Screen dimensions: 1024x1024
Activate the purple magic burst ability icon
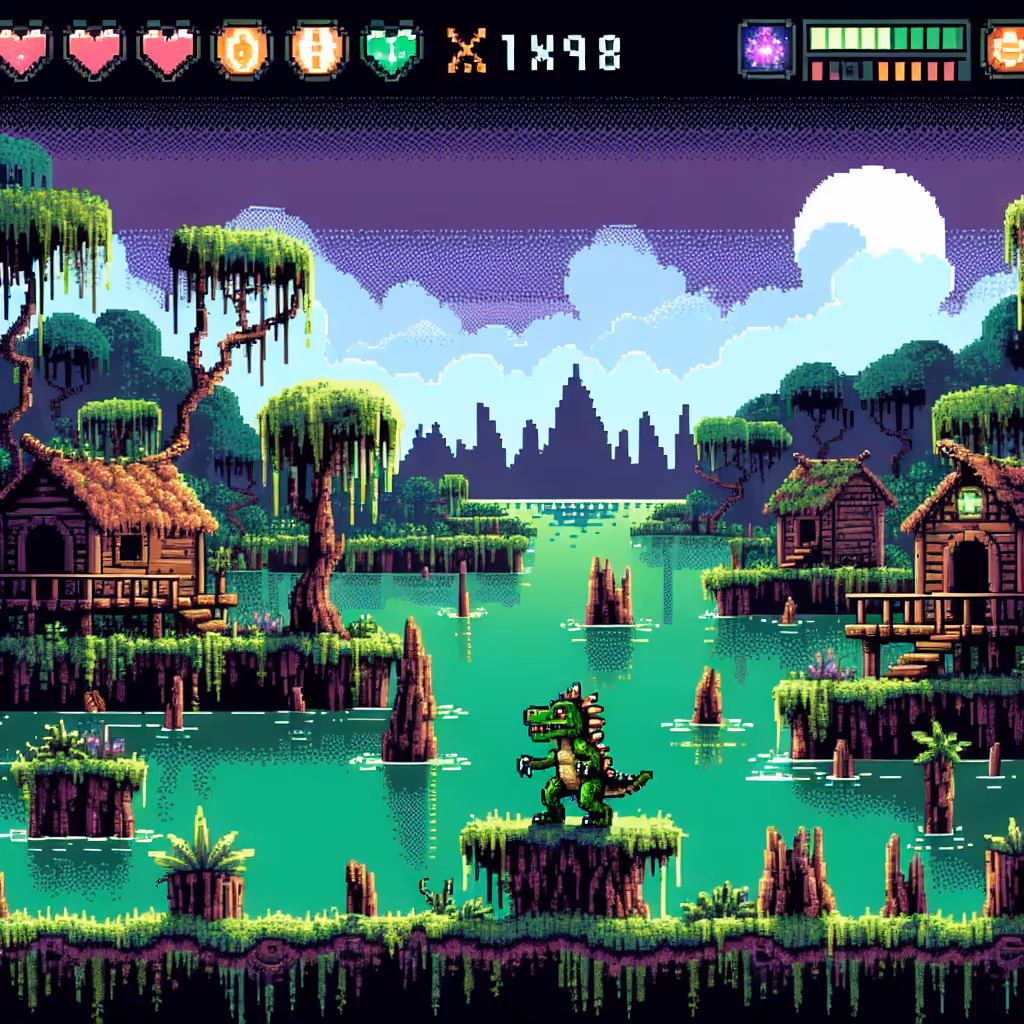pos(768,48)
